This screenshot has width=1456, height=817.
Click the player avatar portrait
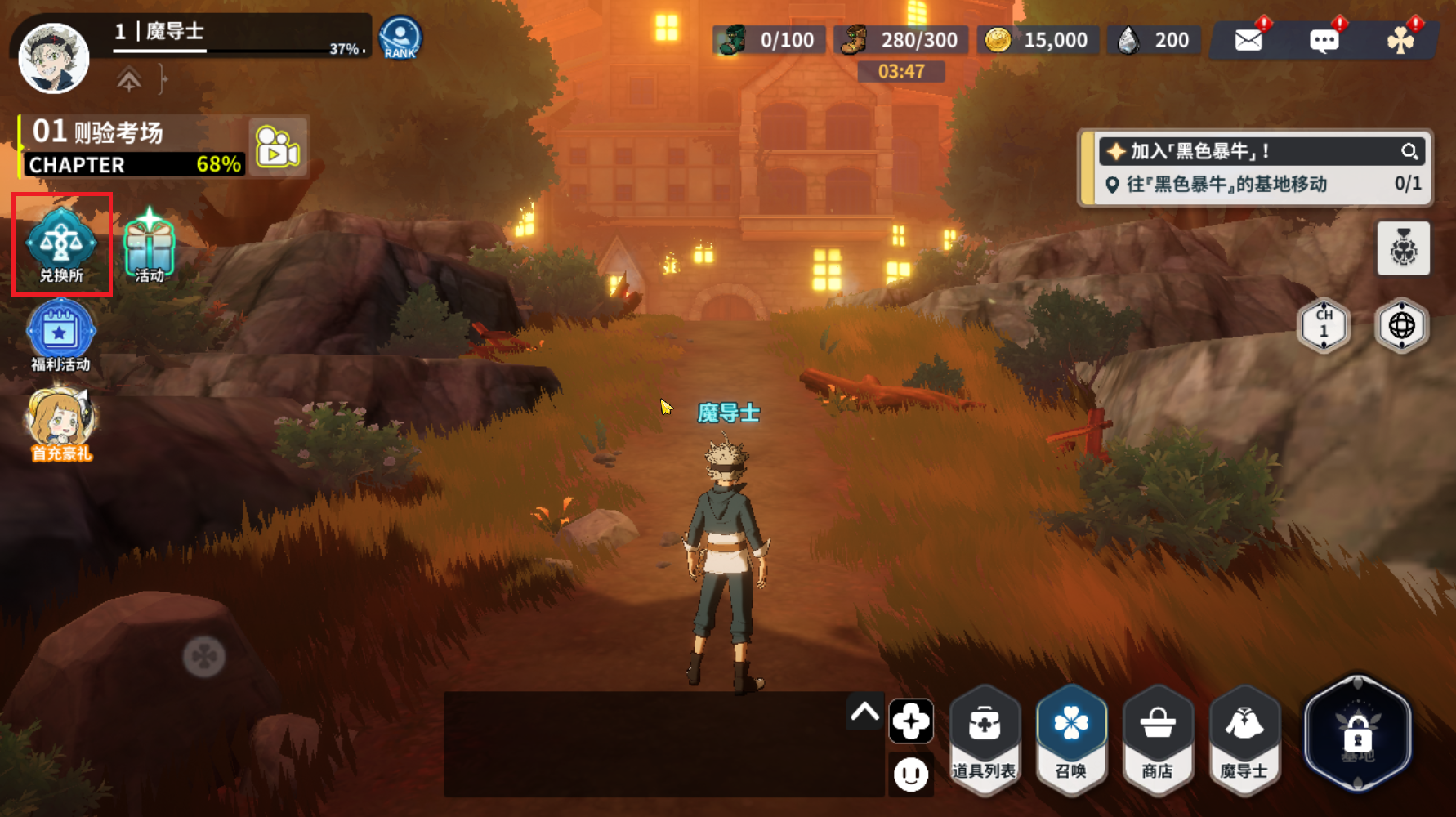click(x=54, y=57)
